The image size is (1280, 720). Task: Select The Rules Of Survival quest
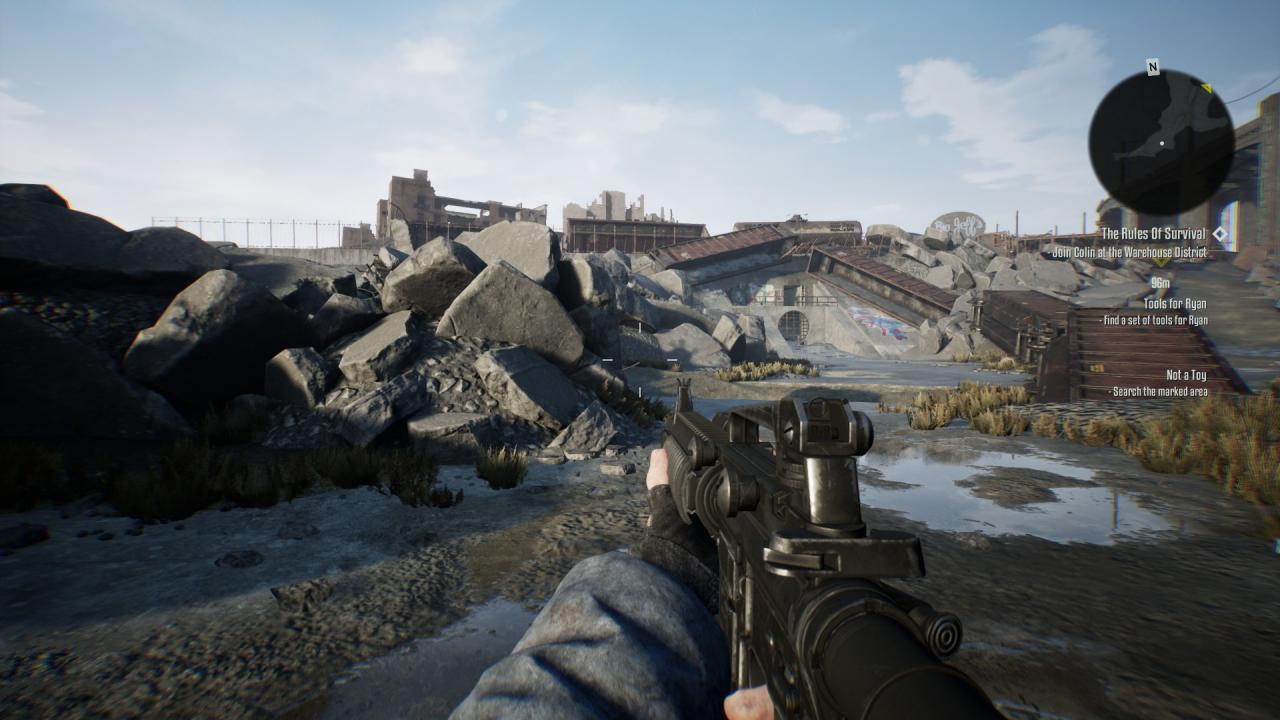pos(1153,234)
